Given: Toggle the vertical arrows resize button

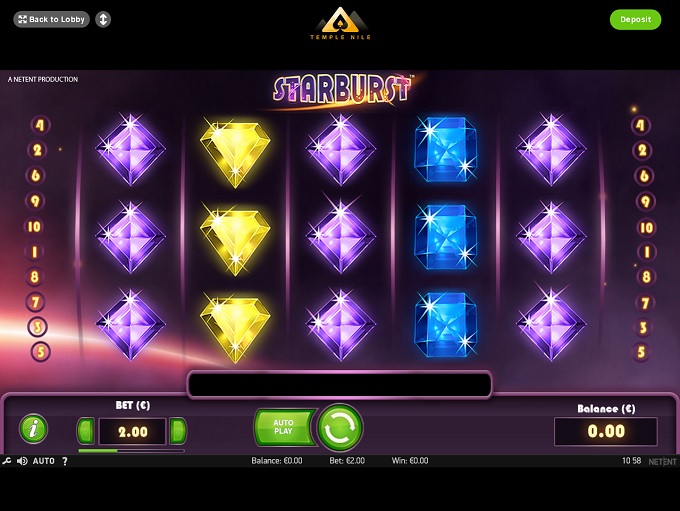Looking at the screenshot, I should coord(103,19).
